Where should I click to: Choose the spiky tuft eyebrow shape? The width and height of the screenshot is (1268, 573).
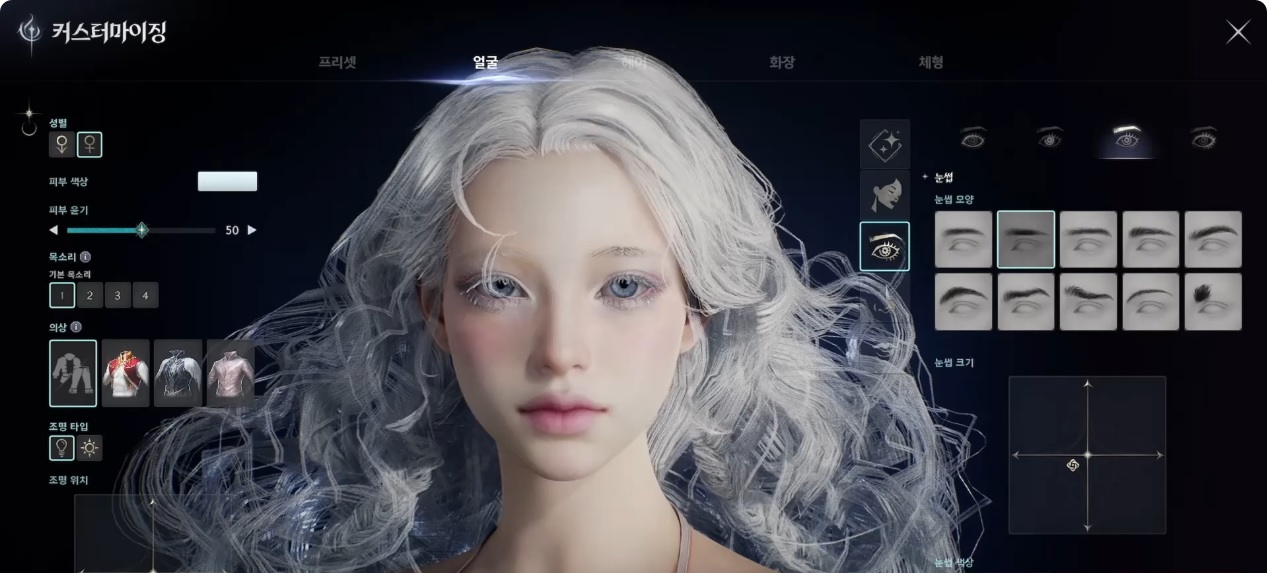1213,302
